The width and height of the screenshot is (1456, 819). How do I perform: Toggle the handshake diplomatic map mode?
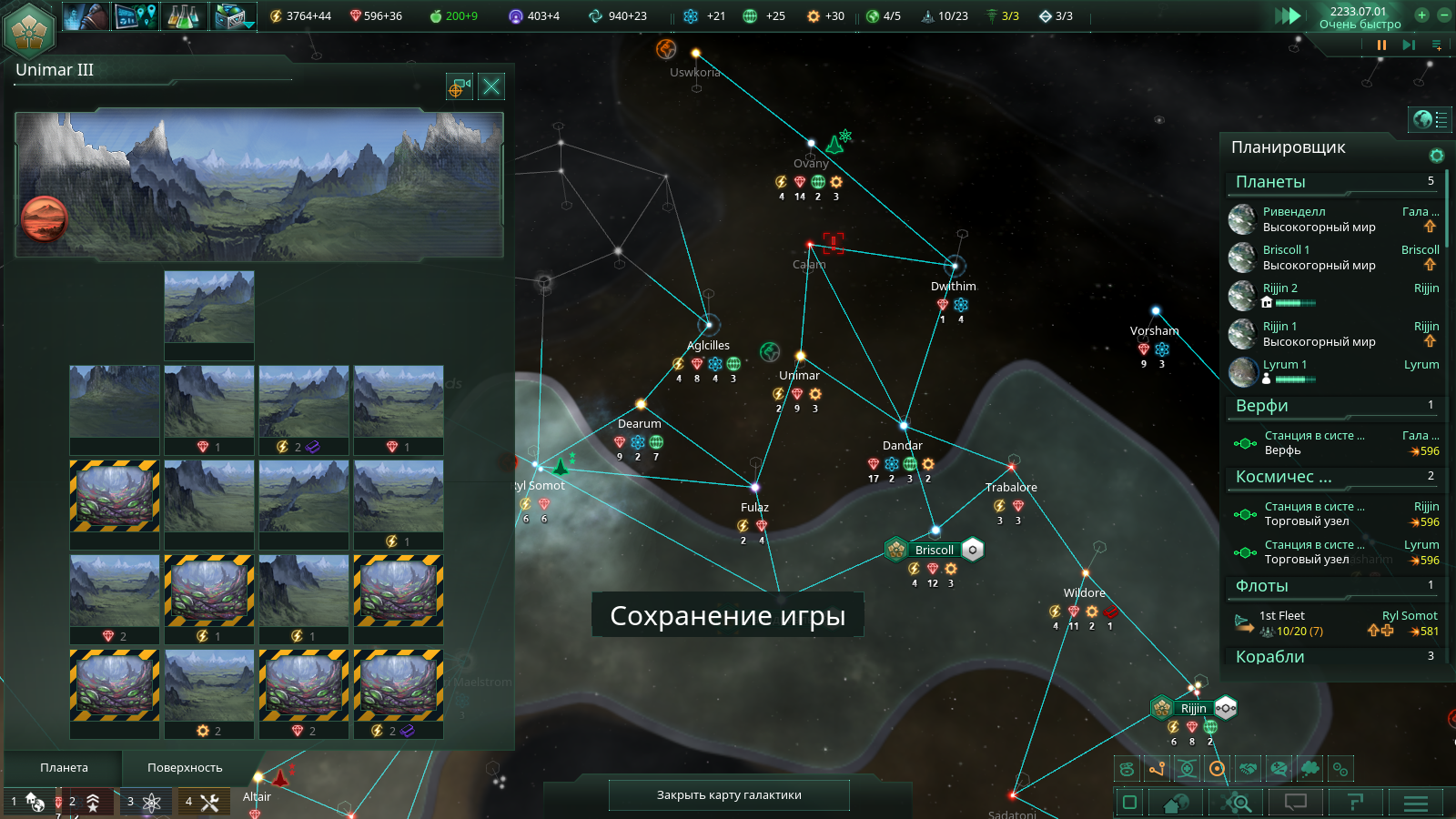1249,769
